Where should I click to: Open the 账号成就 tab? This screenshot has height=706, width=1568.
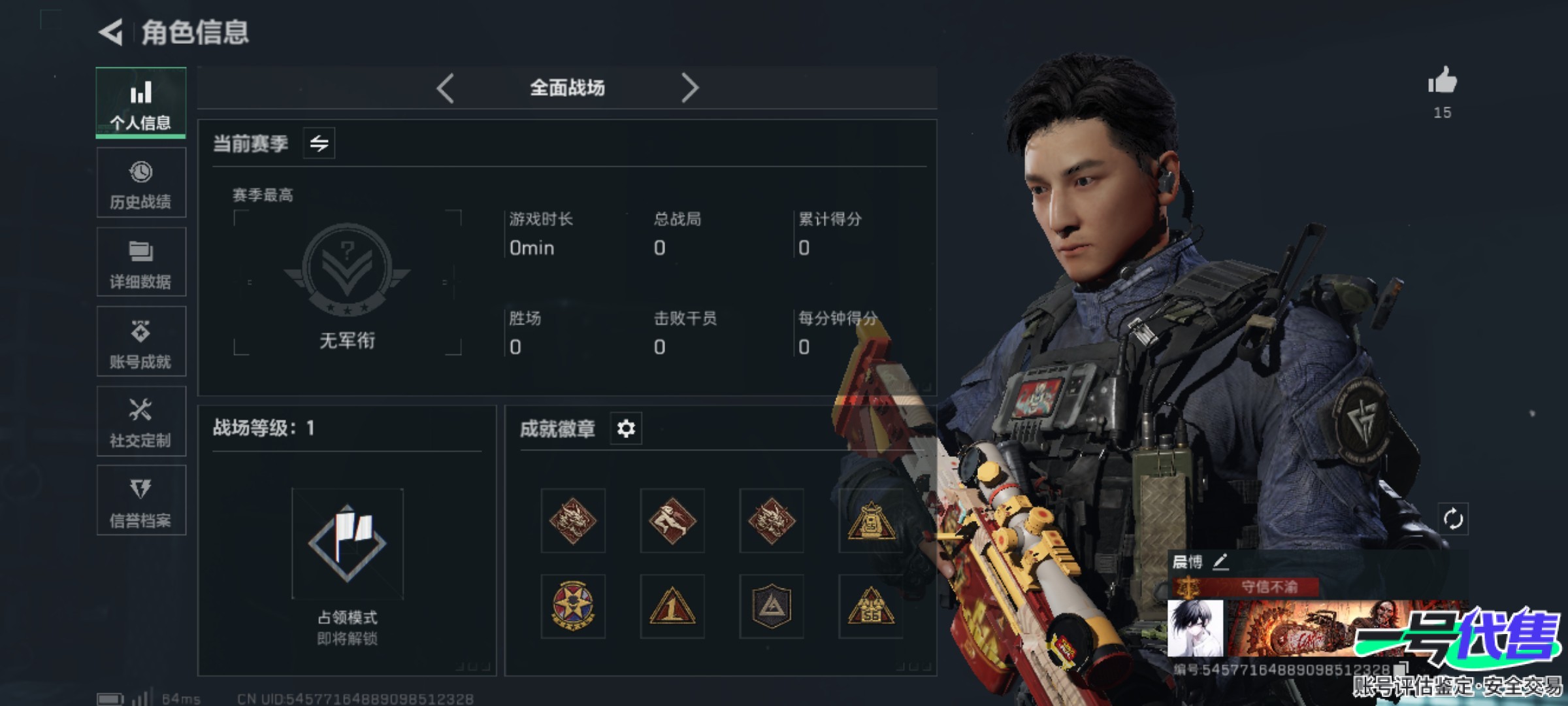coord(141,342)
